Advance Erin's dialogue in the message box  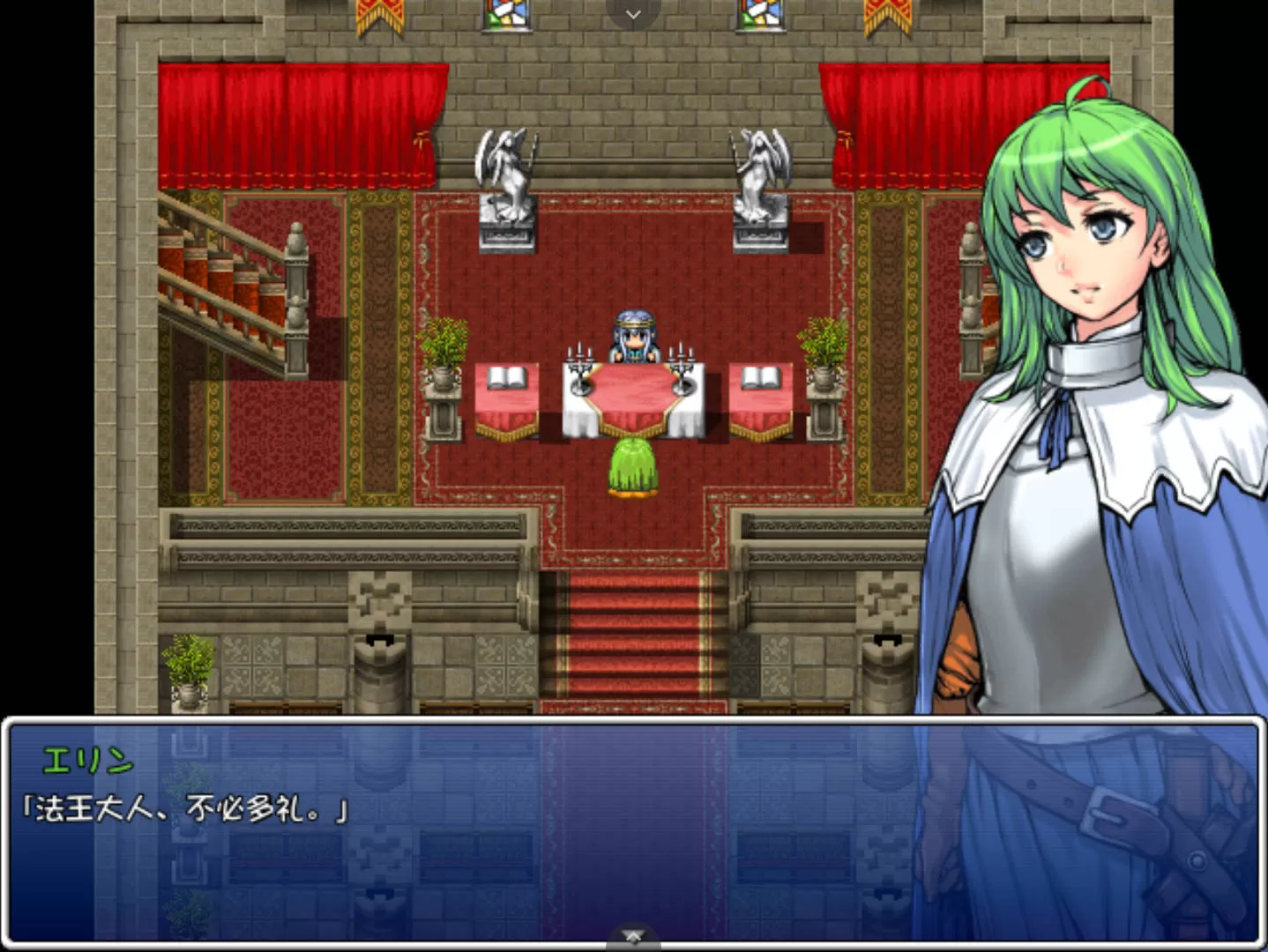pos(633,830)
